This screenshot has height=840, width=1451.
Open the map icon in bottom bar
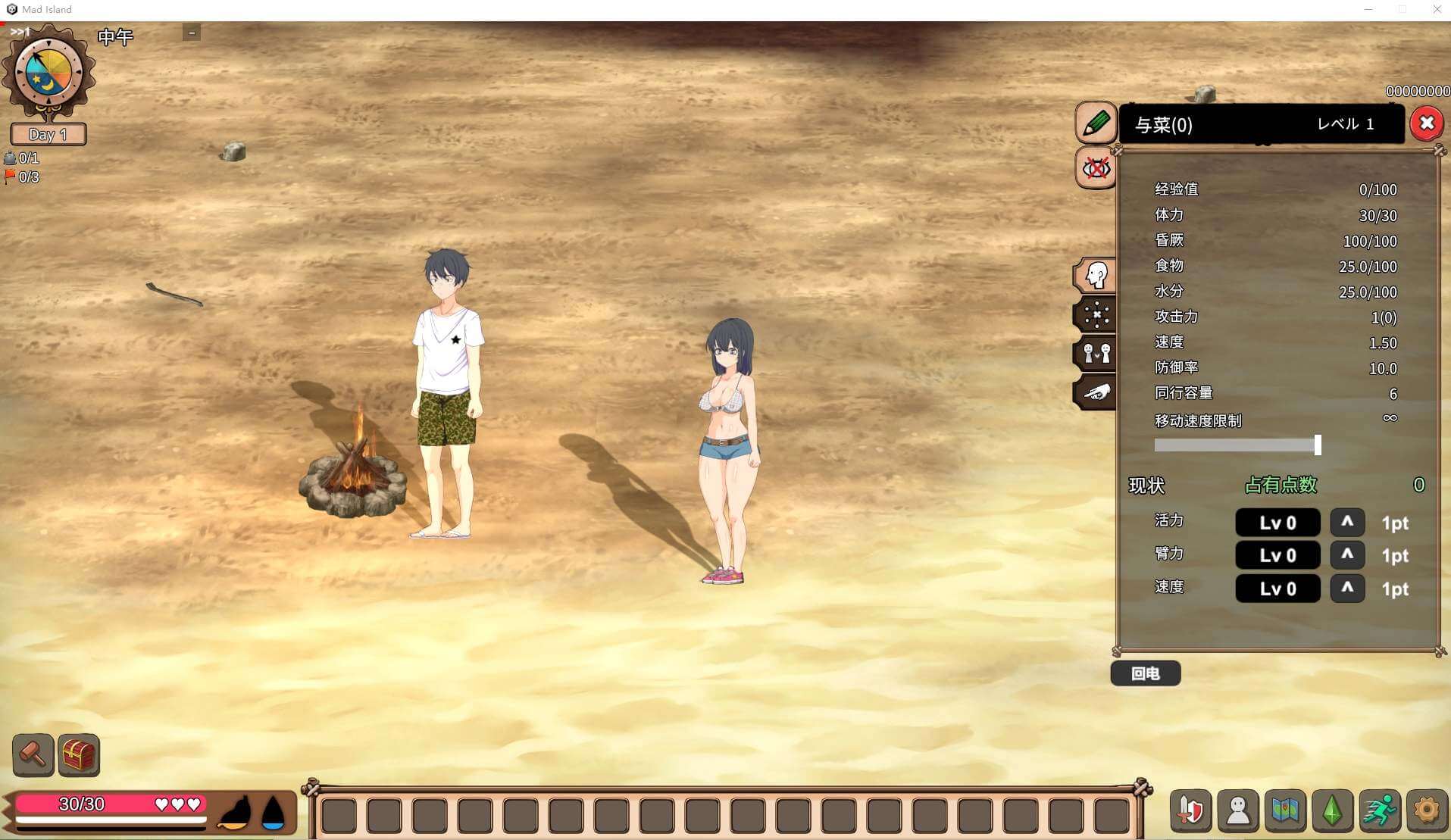[1287, 810]
